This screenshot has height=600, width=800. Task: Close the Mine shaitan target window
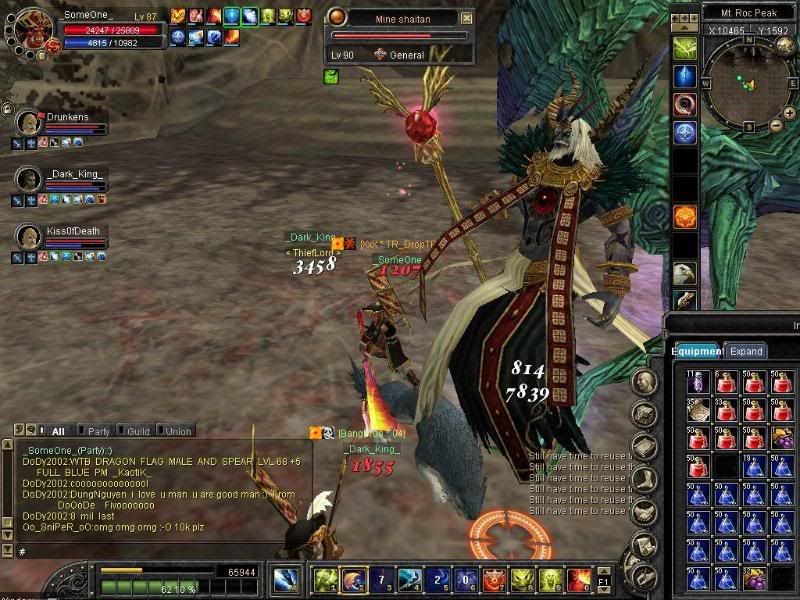(x=467, y=18)
